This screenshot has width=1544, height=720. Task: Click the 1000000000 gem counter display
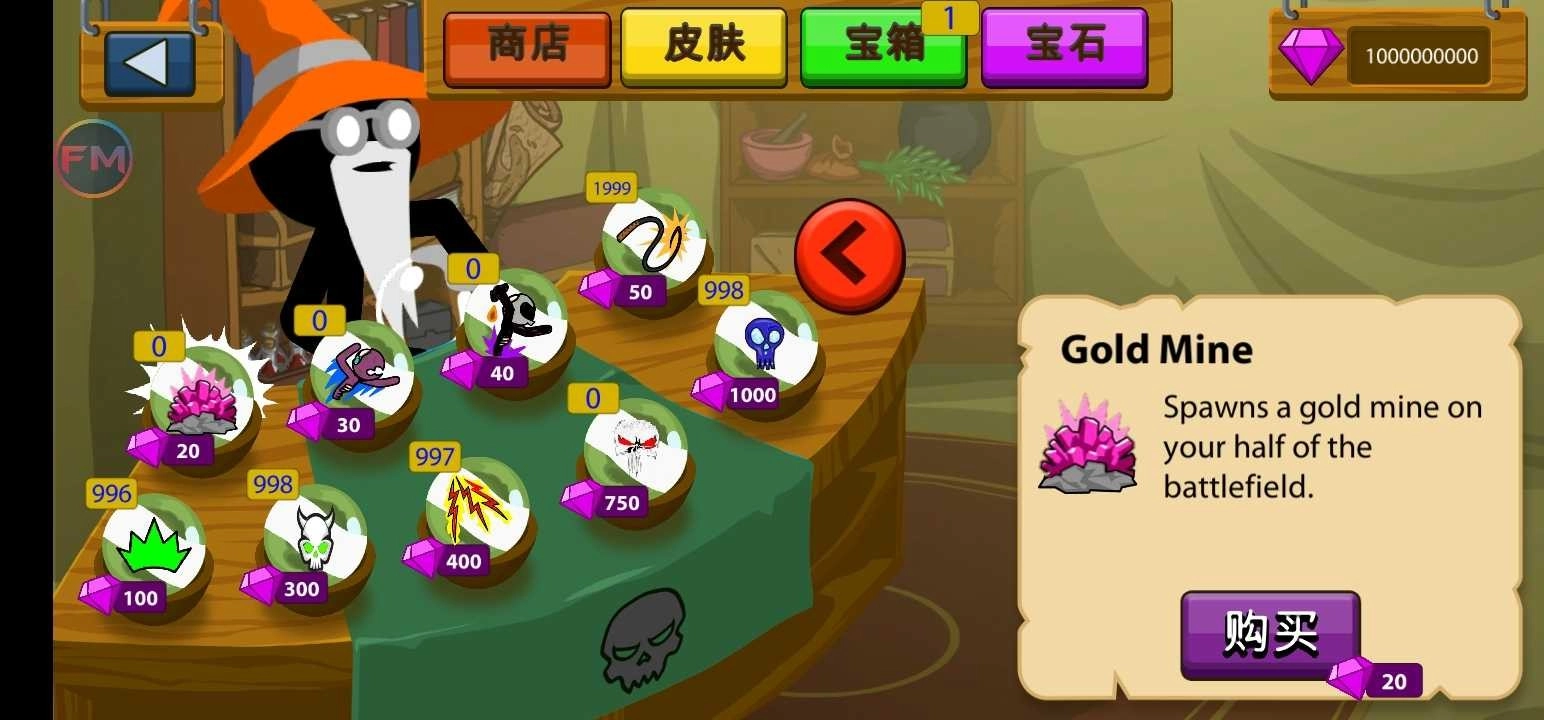pyautogui.click(x=1419, y=55)
